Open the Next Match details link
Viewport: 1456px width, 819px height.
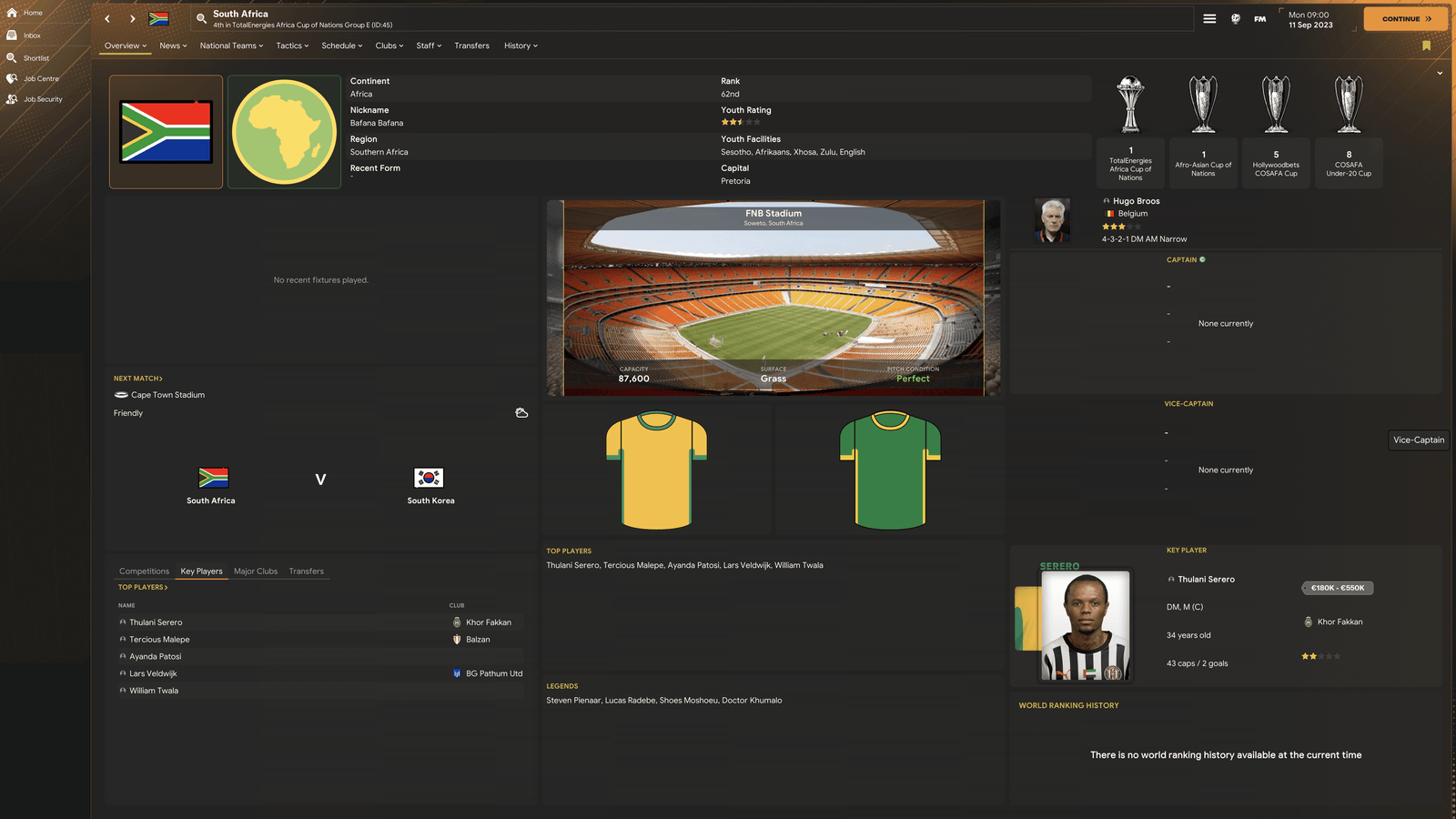click(137, 379)
